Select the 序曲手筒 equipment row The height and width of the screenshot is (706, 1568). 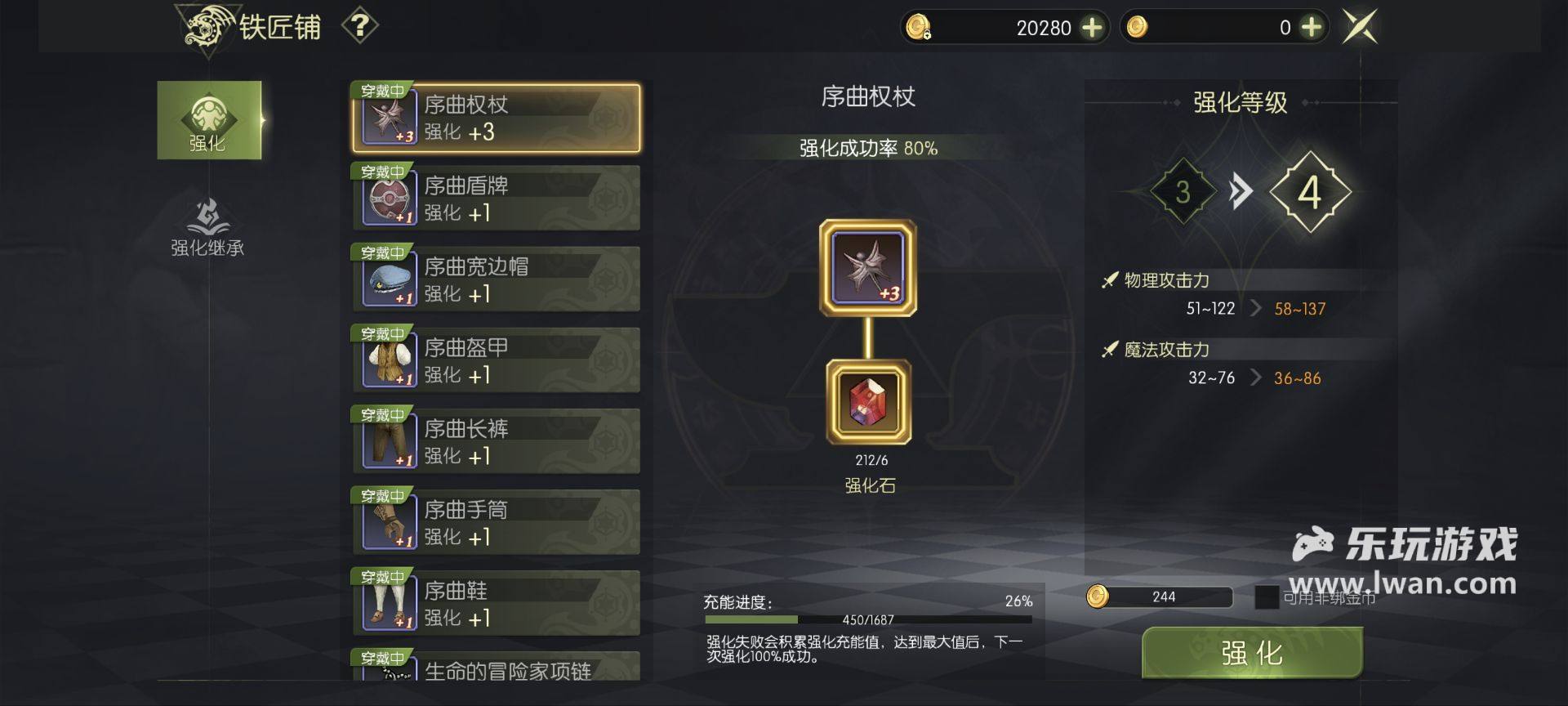pyautogui.click(x=497, y=522)
